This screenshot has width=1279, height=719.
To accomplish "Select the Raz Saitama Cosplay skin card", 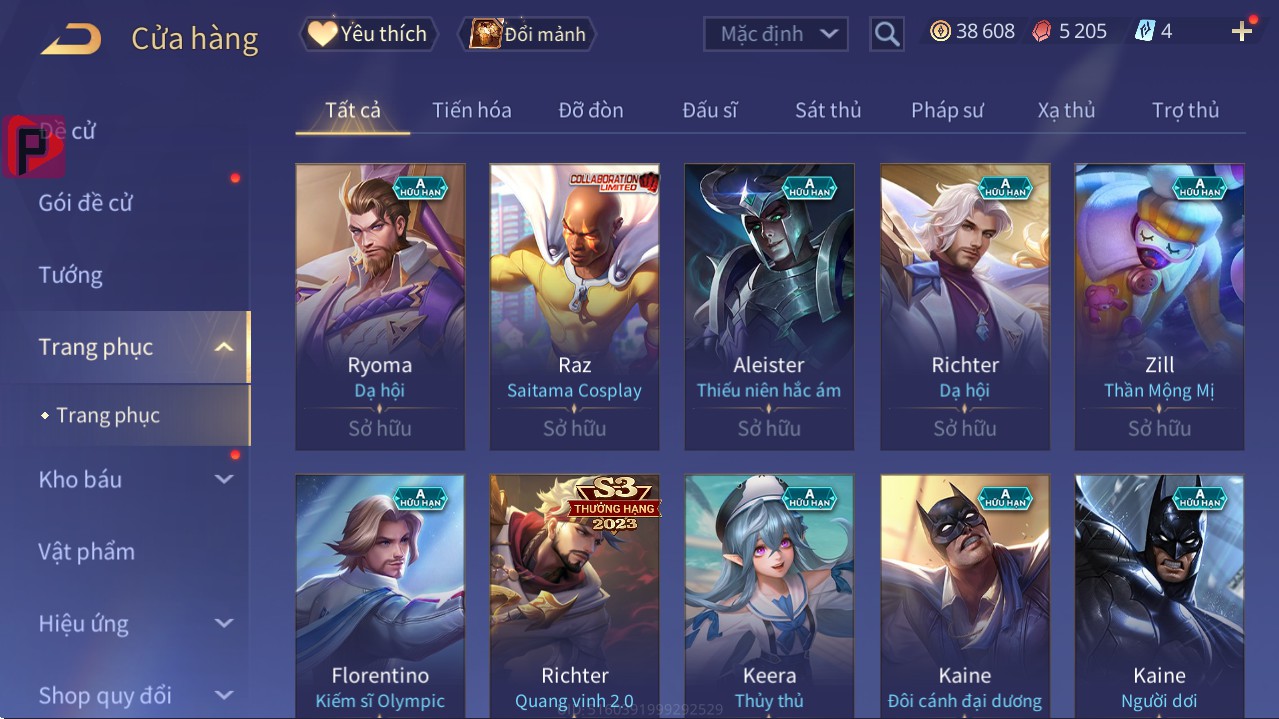I will (x=574, y=306).
